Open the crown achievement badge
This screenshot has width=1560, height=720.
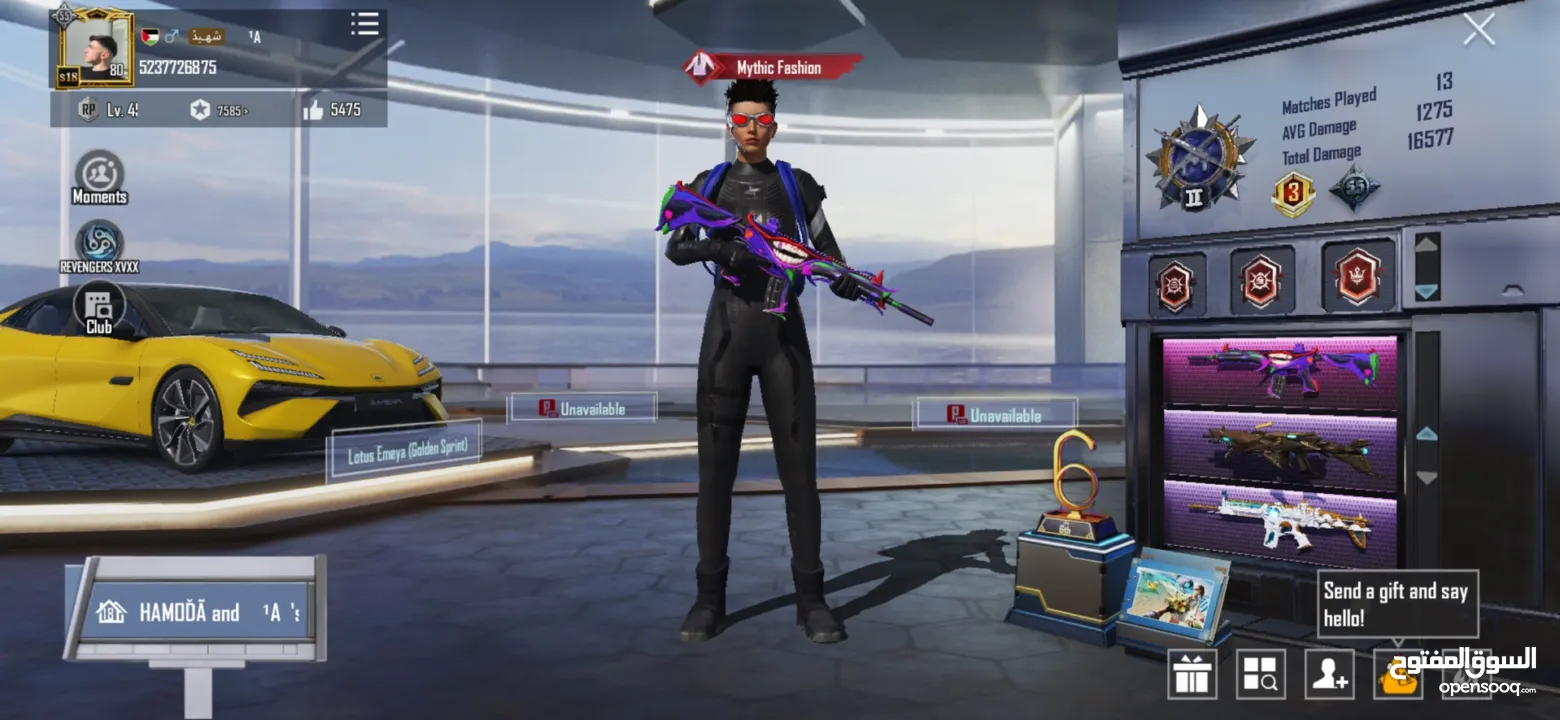pos(1358,276)
